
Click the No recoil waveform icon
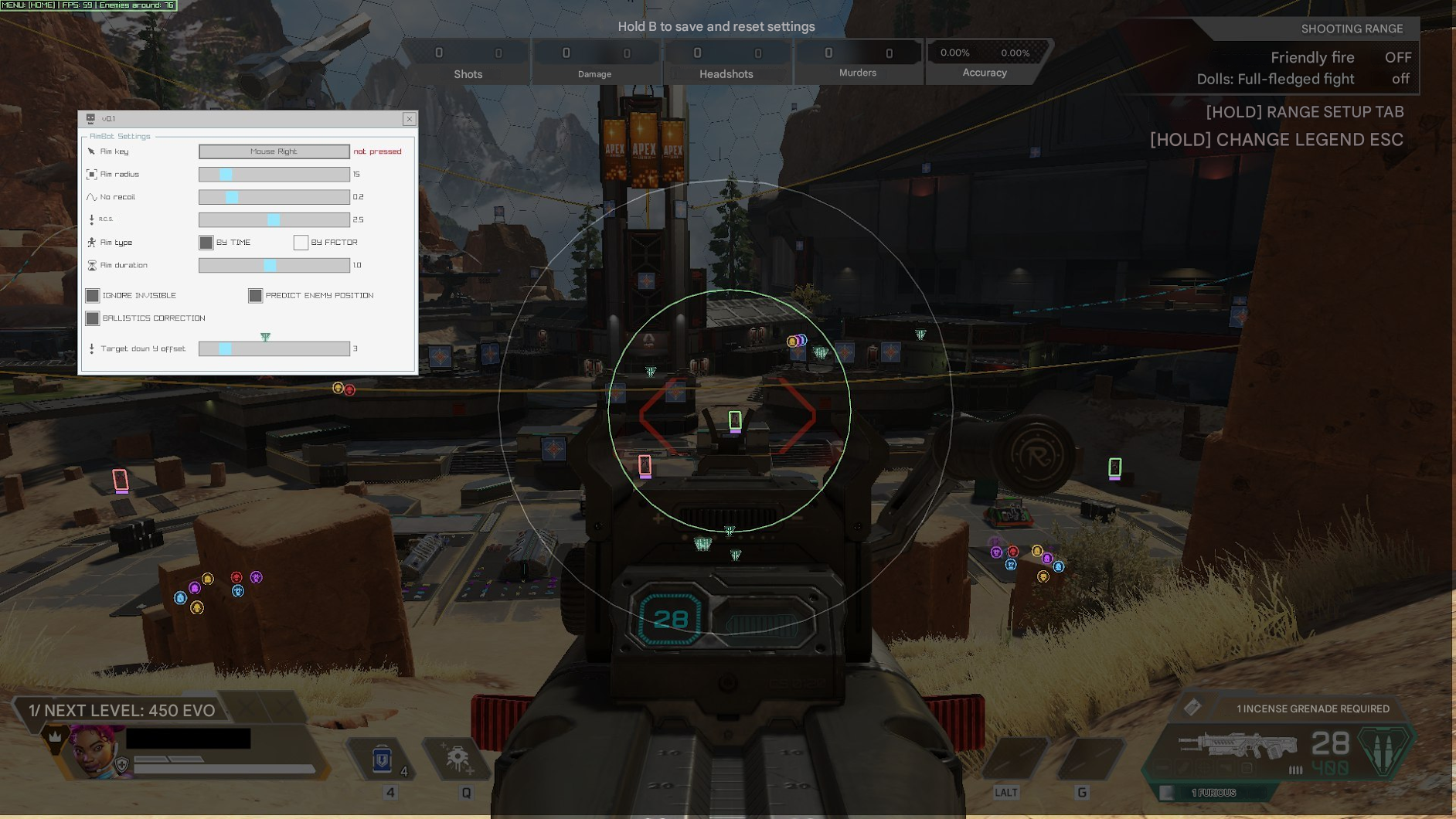90,196
